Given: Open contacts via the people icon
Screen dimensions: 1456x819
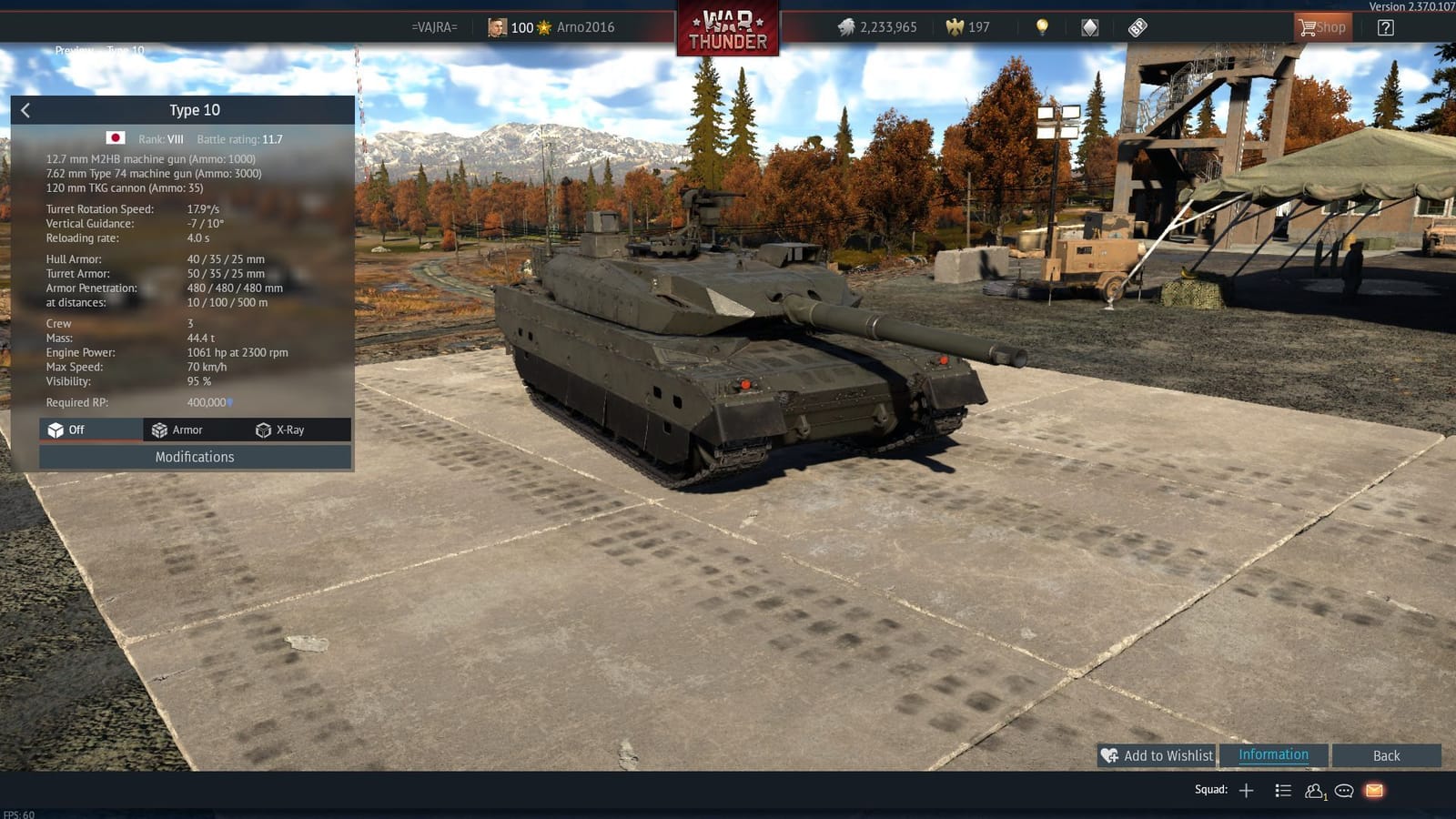Looking at the screenshot, I should 1314,790.
